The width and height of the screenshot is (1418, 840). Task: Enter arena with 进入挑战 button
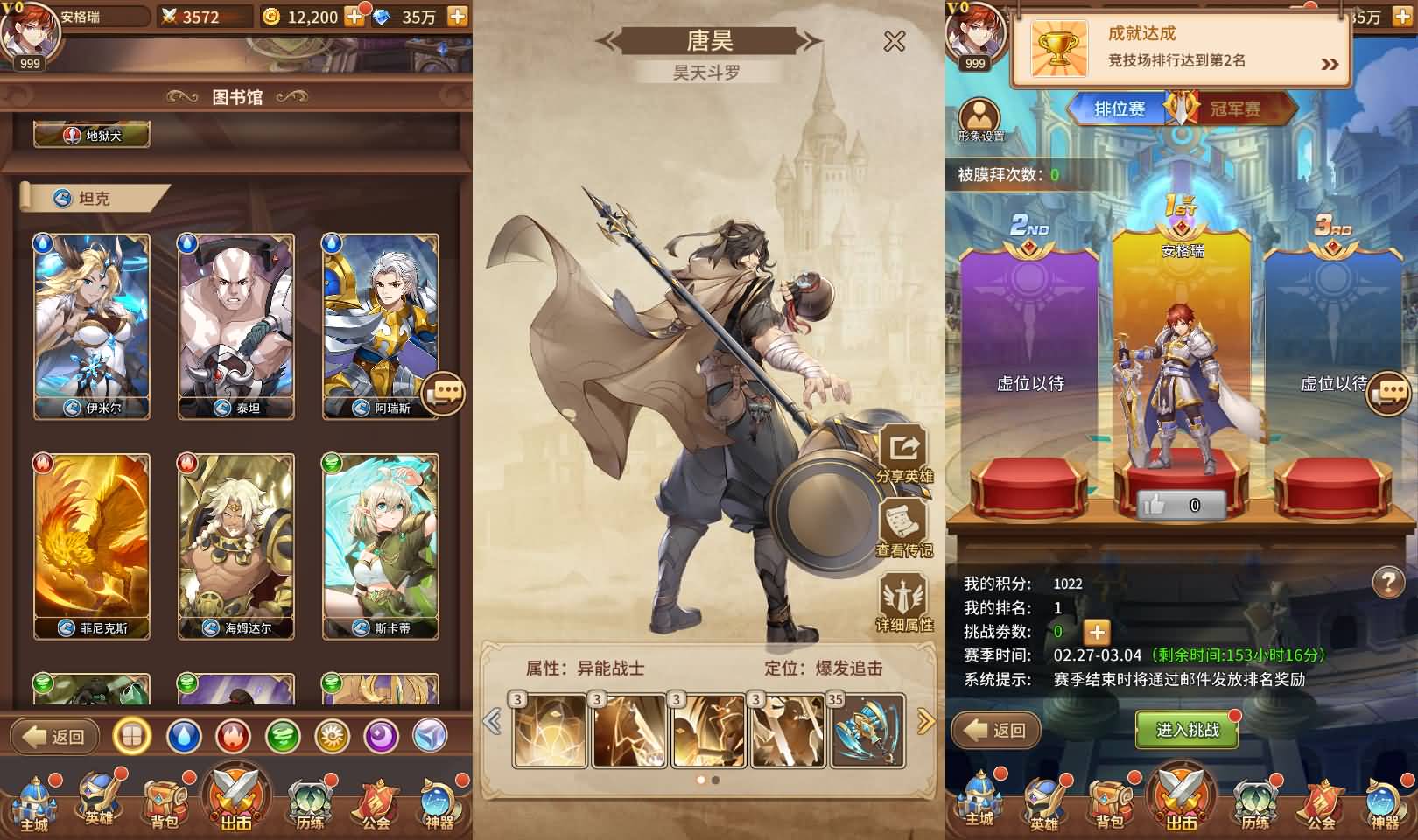pos(1187,730)
